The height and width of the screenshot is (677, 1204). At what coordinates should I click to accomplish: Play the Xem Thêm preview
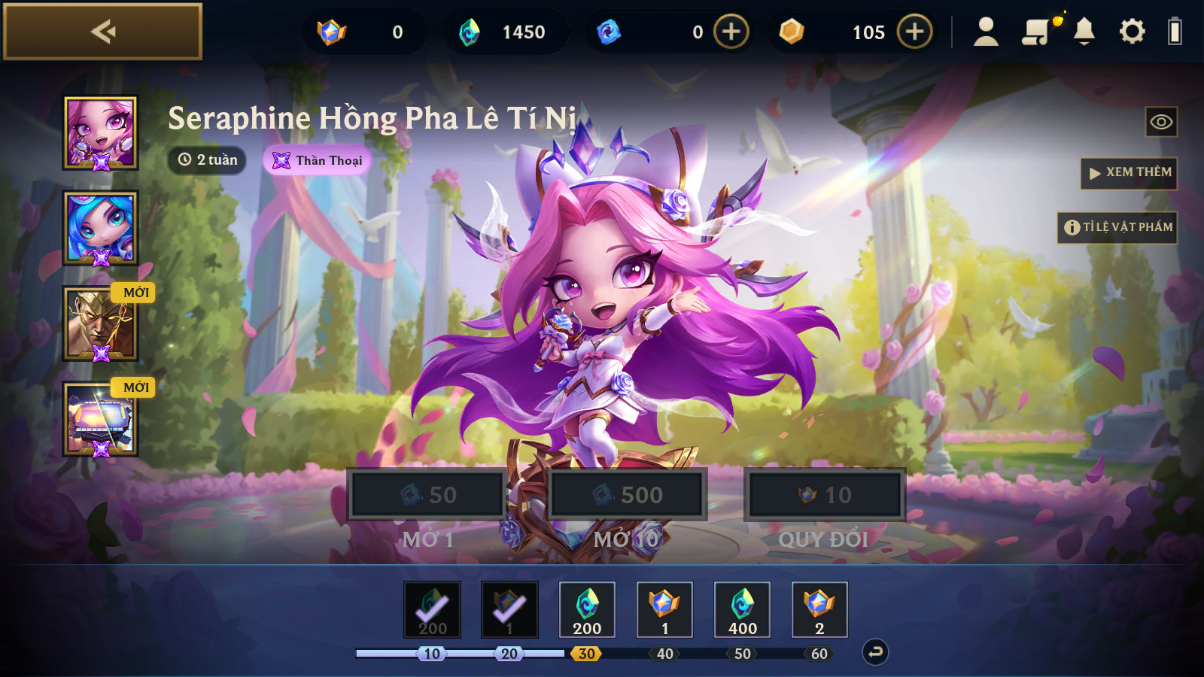coord(1129,173)
